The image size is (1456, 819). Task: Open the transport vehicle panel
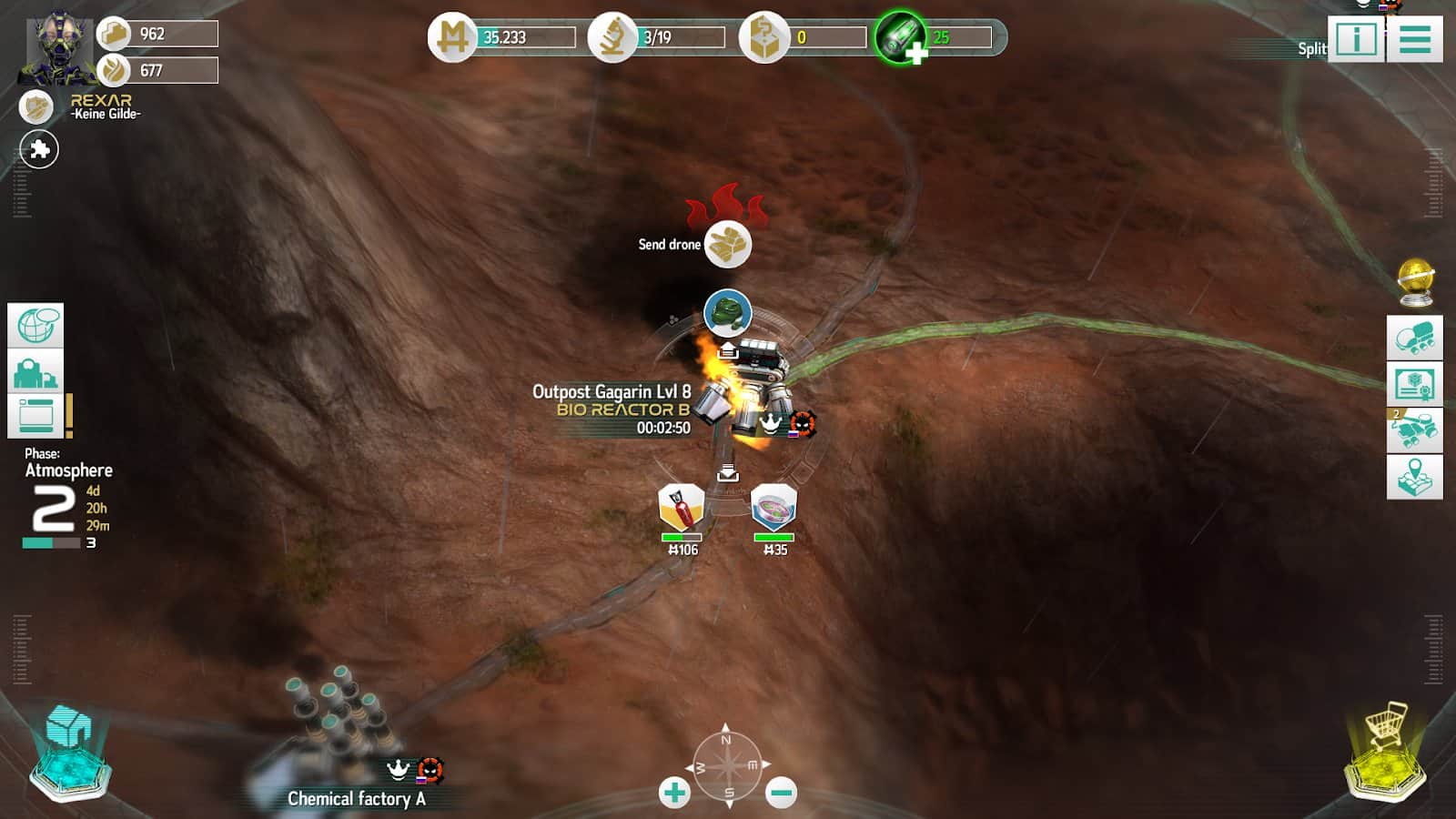point(1414,338)
